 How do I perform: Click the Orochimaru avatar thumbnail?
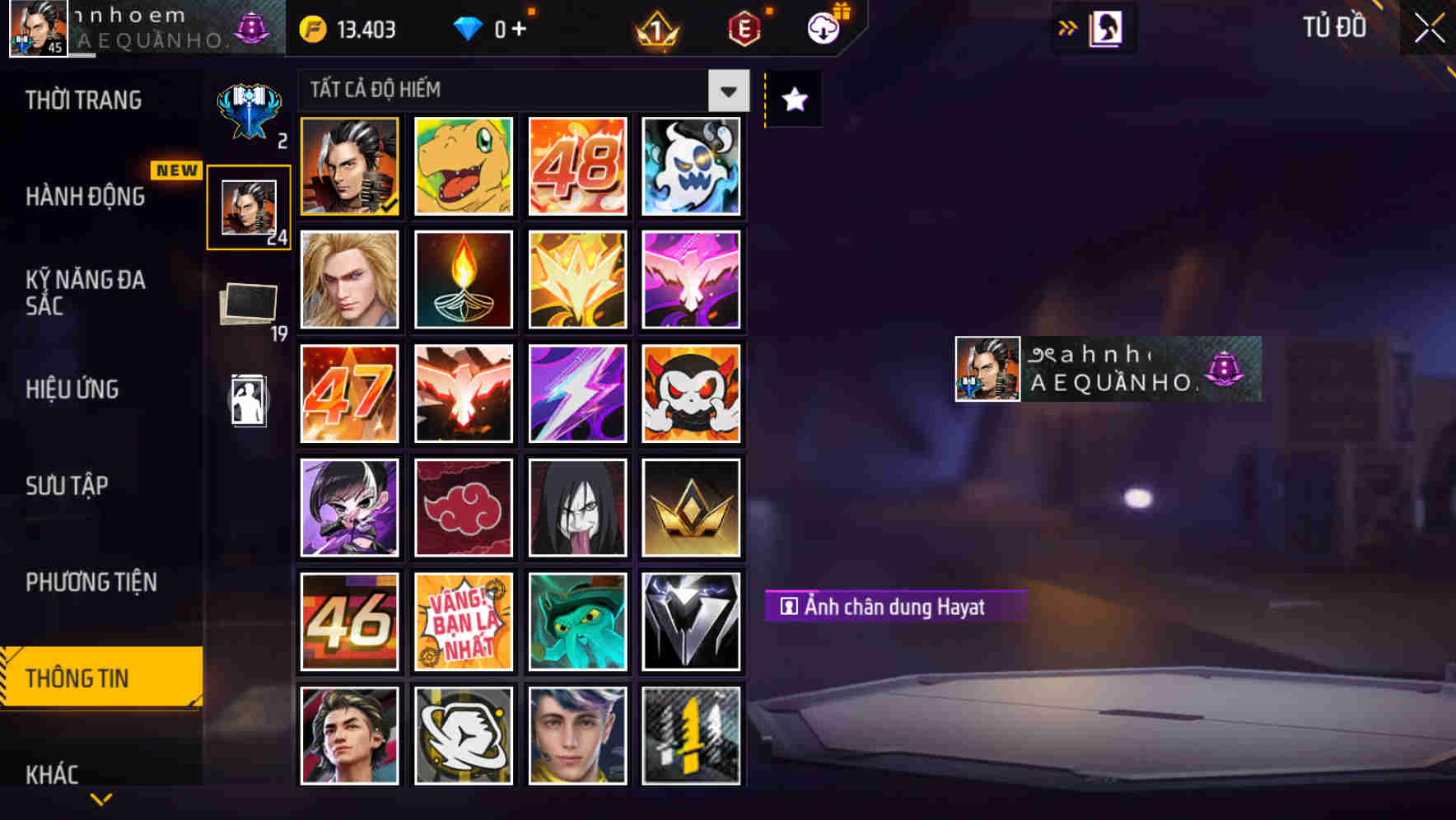click(577, 507)
